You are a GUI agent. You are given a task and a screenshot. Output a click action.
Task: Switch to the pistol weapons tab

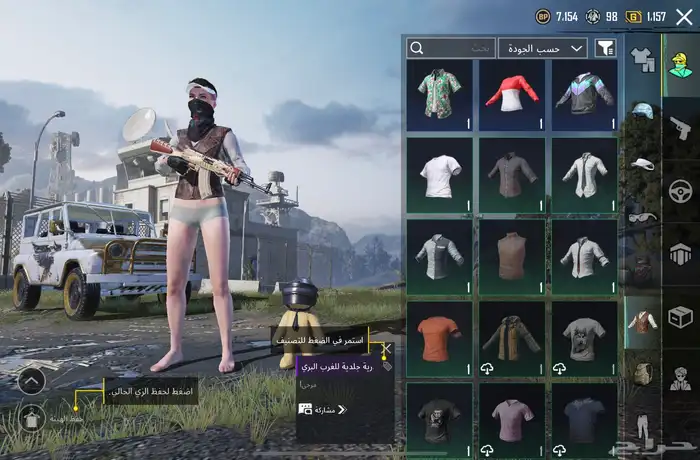[680, 127]
